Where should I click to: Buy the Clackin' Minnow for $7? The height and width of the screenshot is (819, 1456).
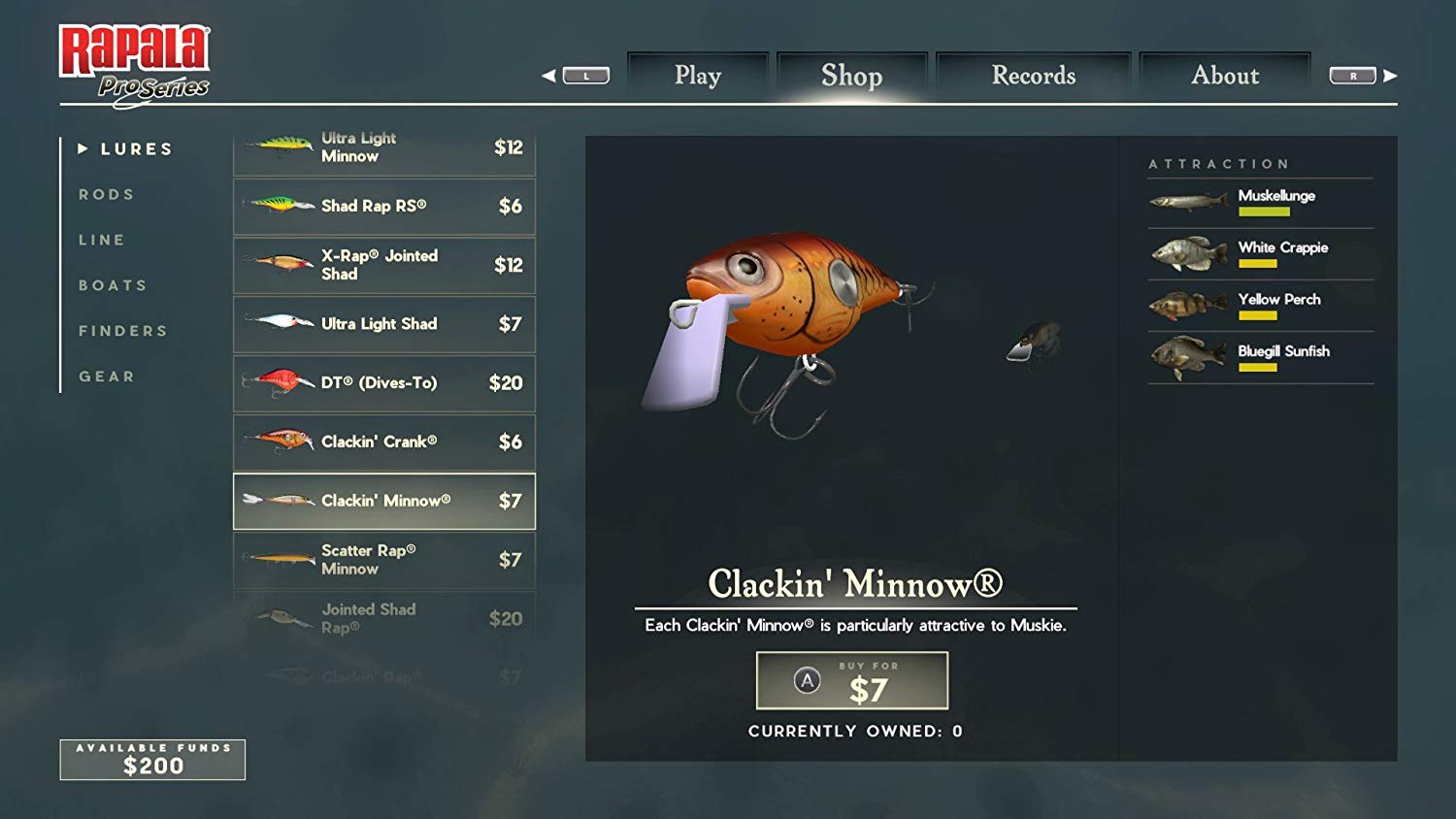pyautogui.click(x=851, y=680)
